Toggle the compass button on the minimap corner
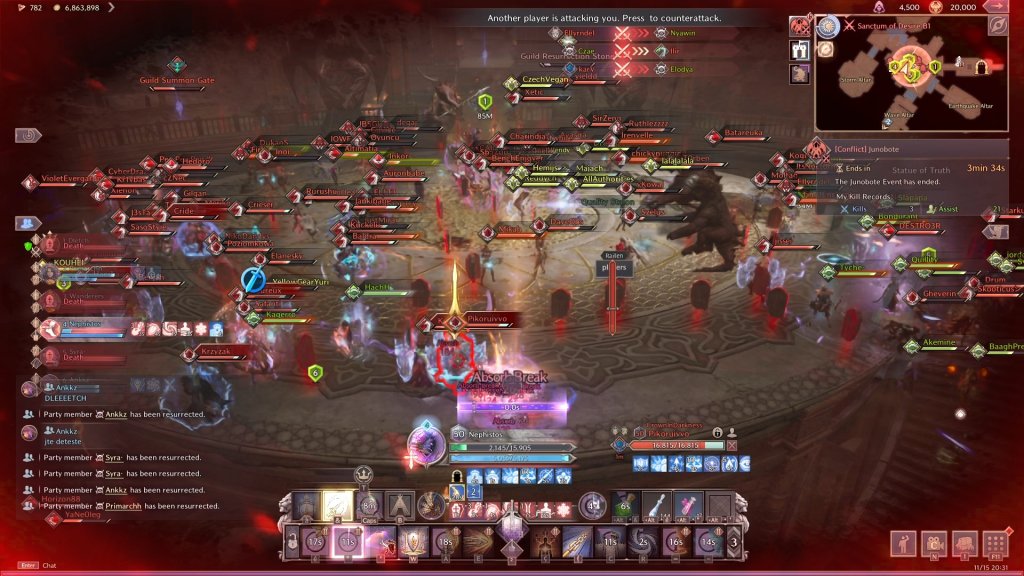 [x=997, y=26]
